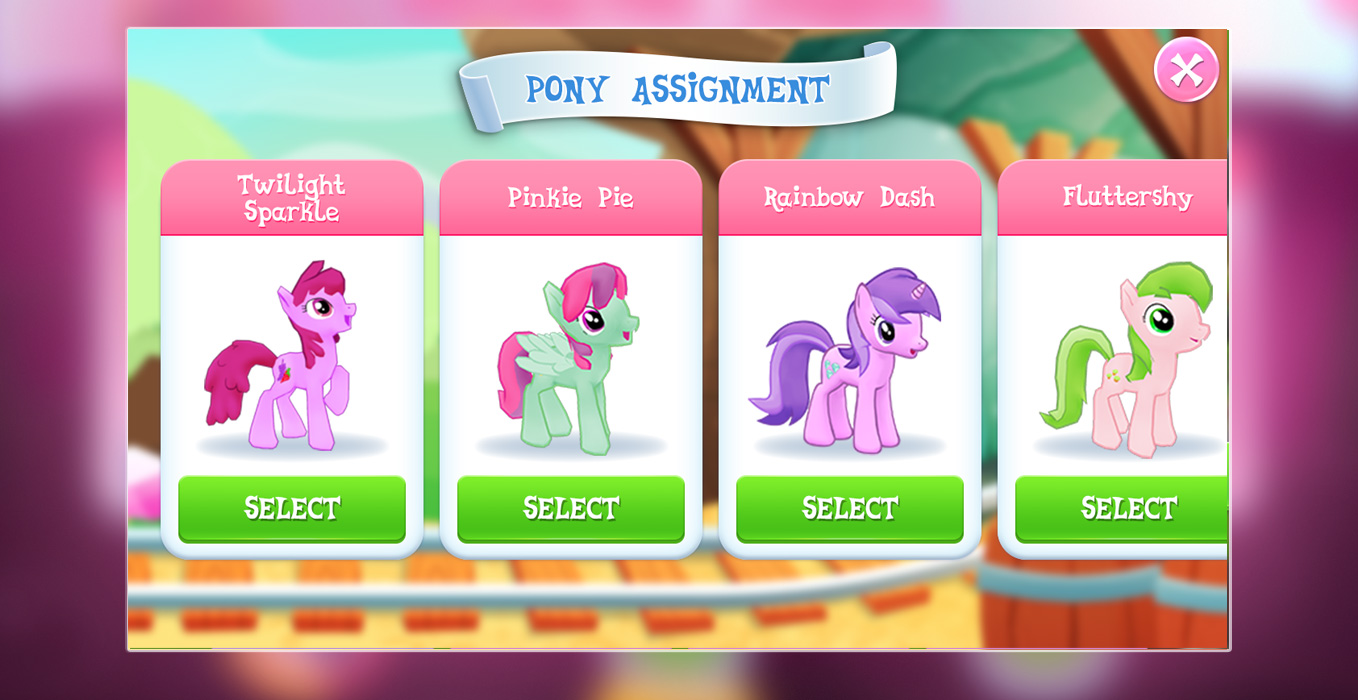The width and height of the screenshot is (1358, 700).
Task: Select the Twilight Sparkle pony
Action: [x=292, y=508]
